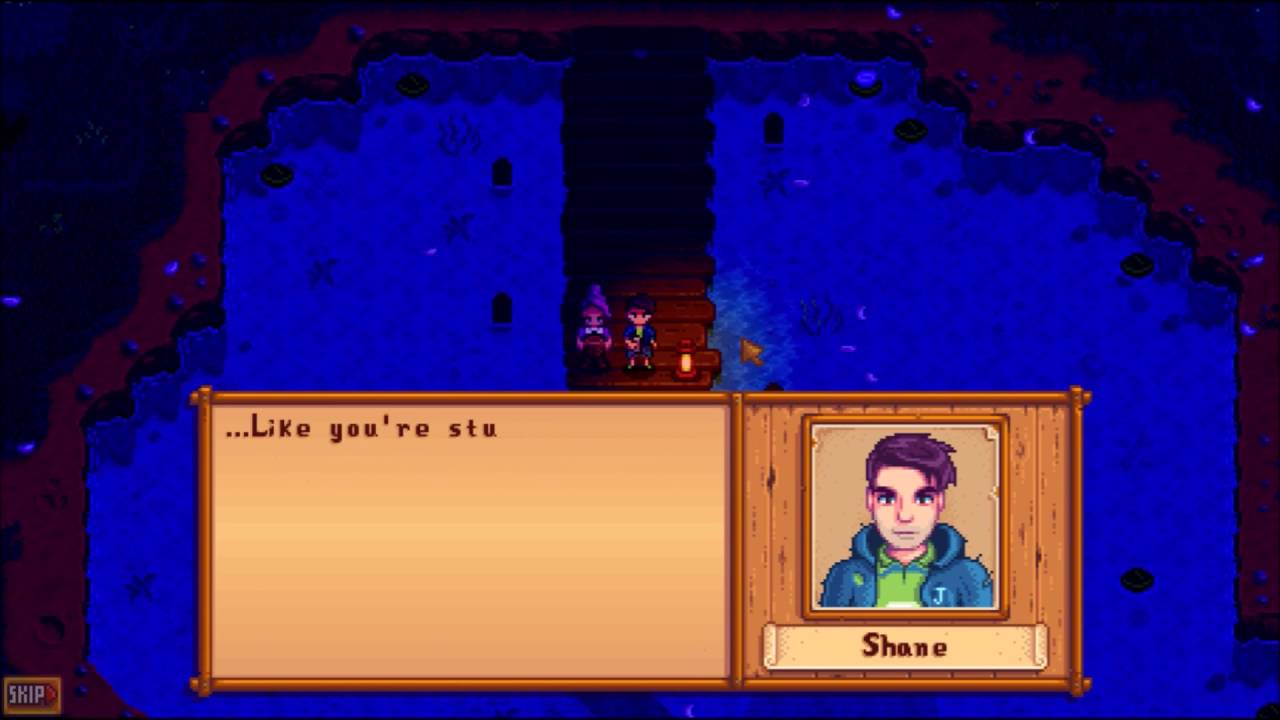Select Shane's character portrait
The width and height of the screenshot is (1280, 720).
click(905, 515)
